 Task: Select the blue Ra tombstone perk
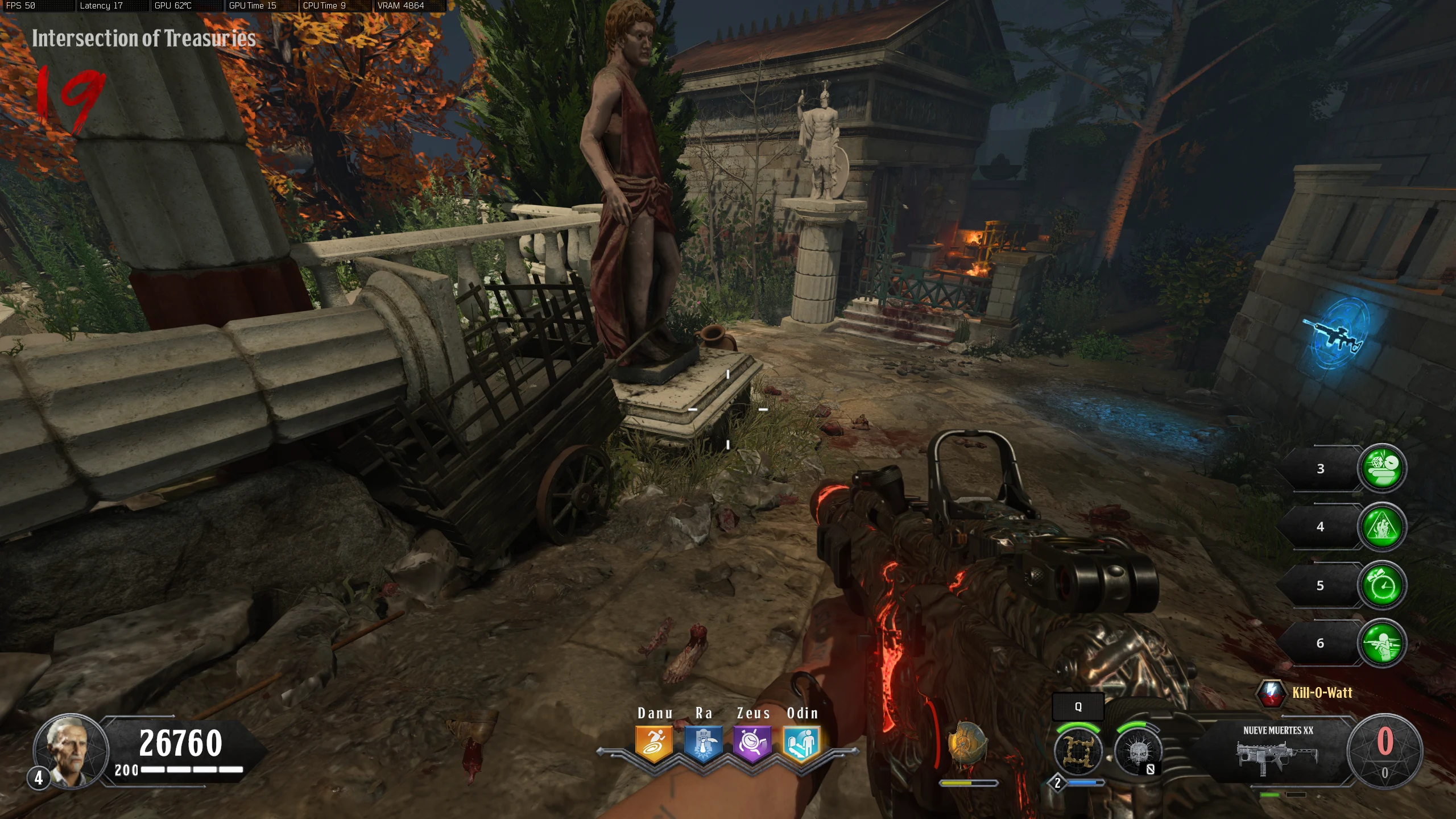click(703, 743)
